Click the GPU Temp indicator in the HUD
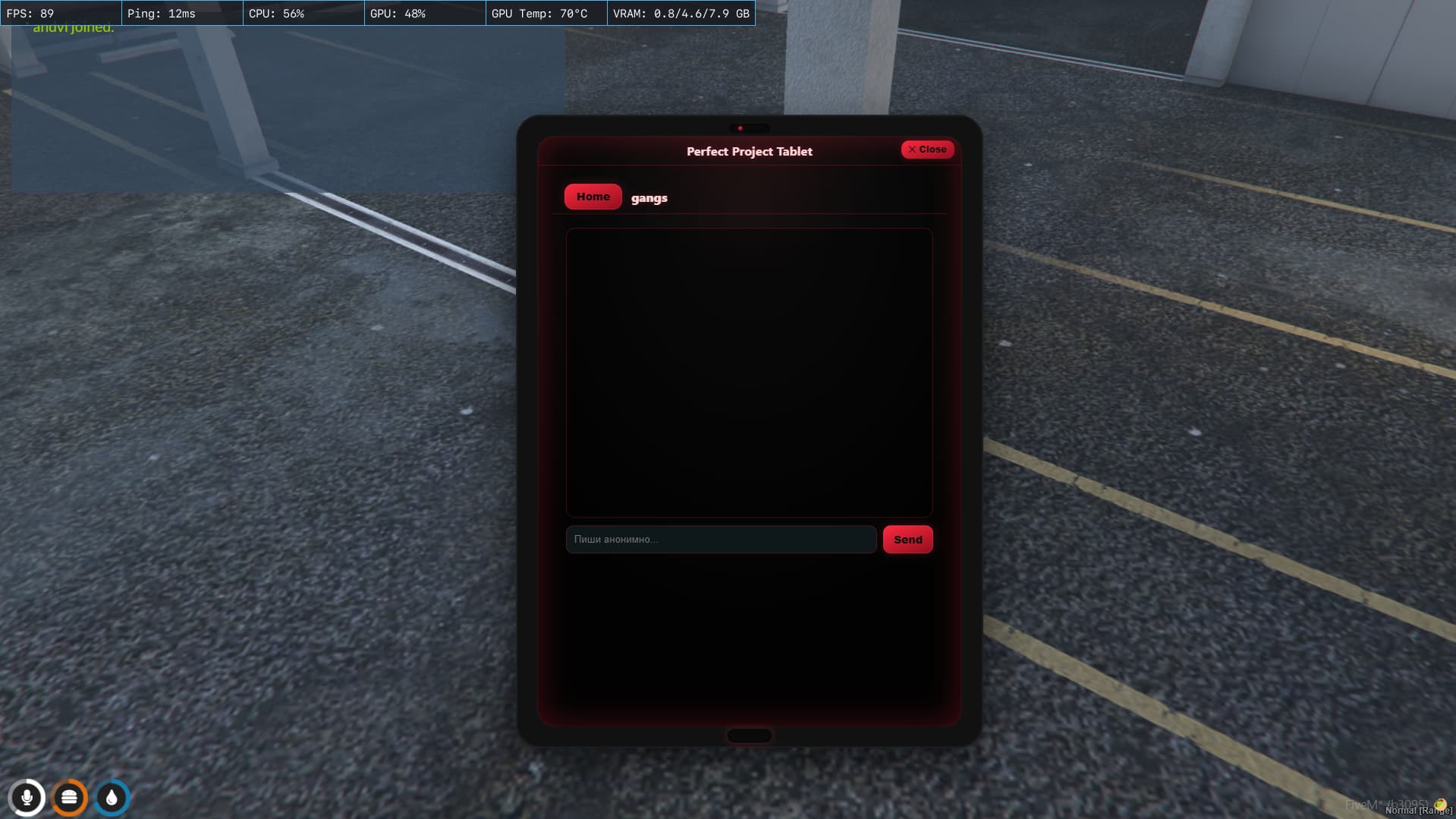Viewport: 1456px width, 819px height. [x=539, y=12]
